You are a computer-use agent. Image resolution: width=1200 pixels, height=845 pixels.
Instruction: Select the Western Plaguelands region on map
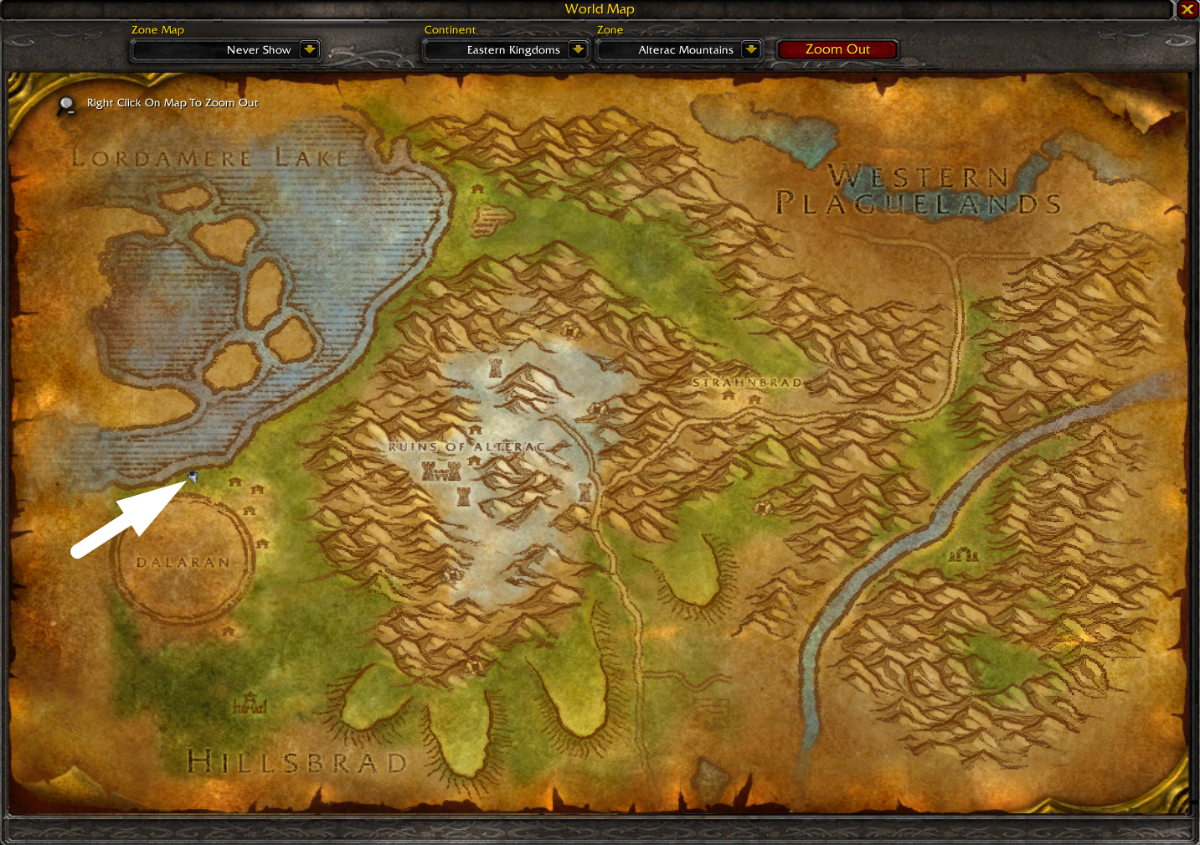pos(918,191)
